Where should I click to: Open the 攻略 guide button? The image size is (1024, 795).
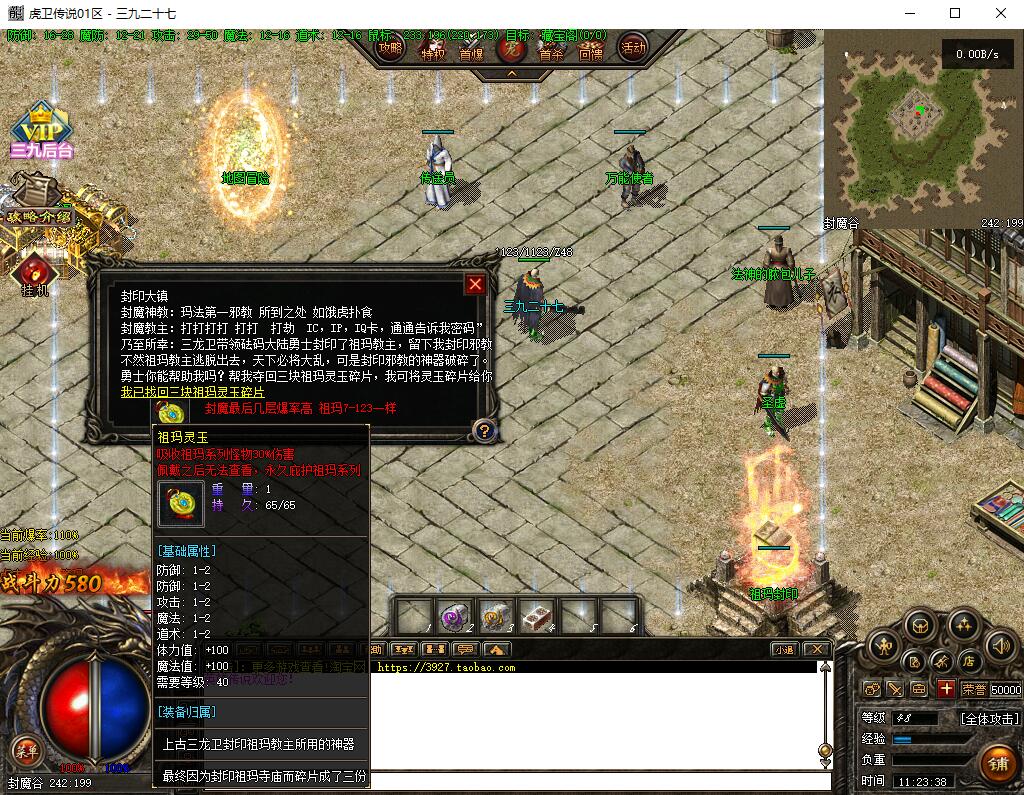click(391, 47)
